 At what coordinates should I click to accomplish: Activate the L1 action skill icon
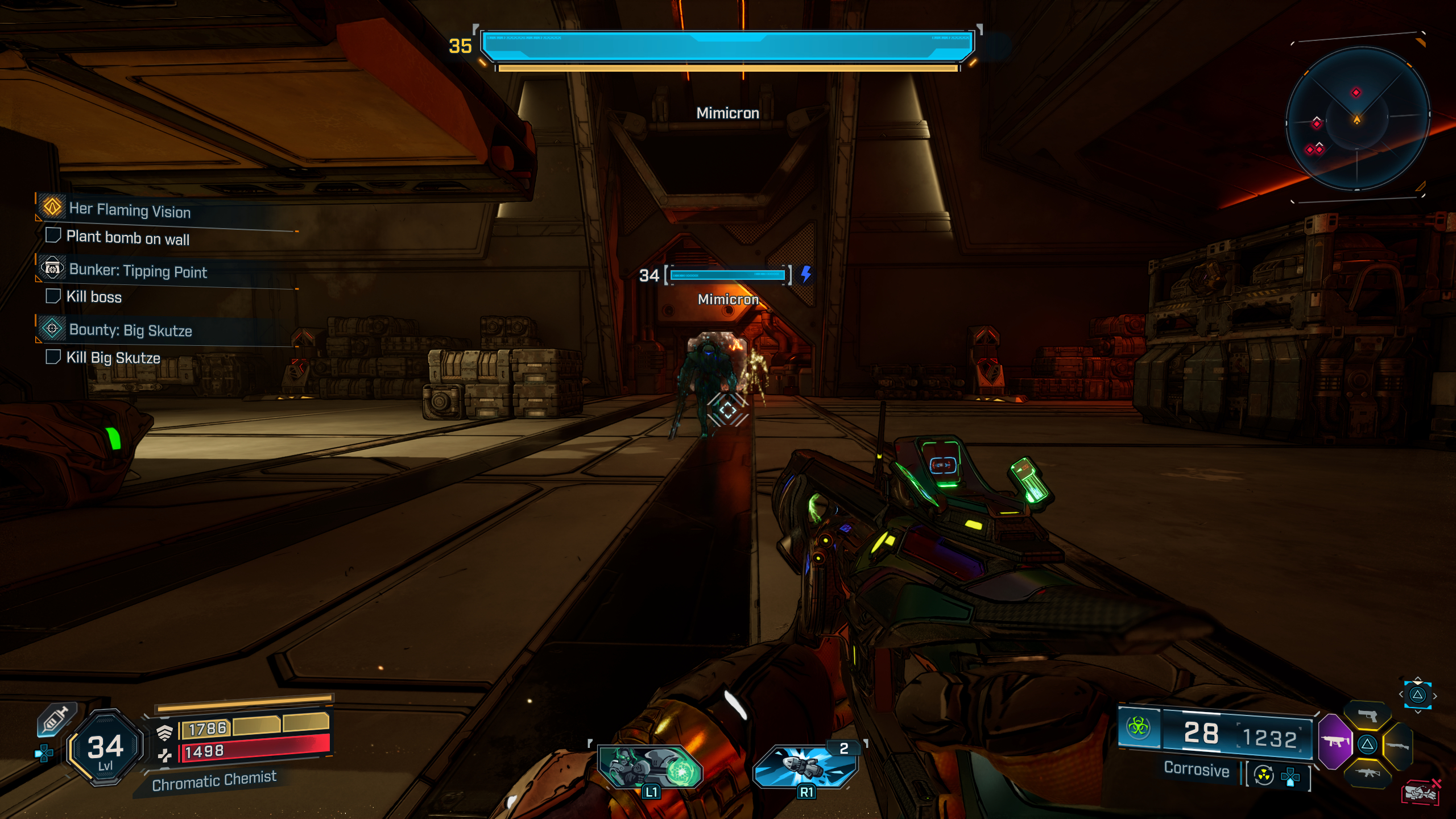click(650, 768)
